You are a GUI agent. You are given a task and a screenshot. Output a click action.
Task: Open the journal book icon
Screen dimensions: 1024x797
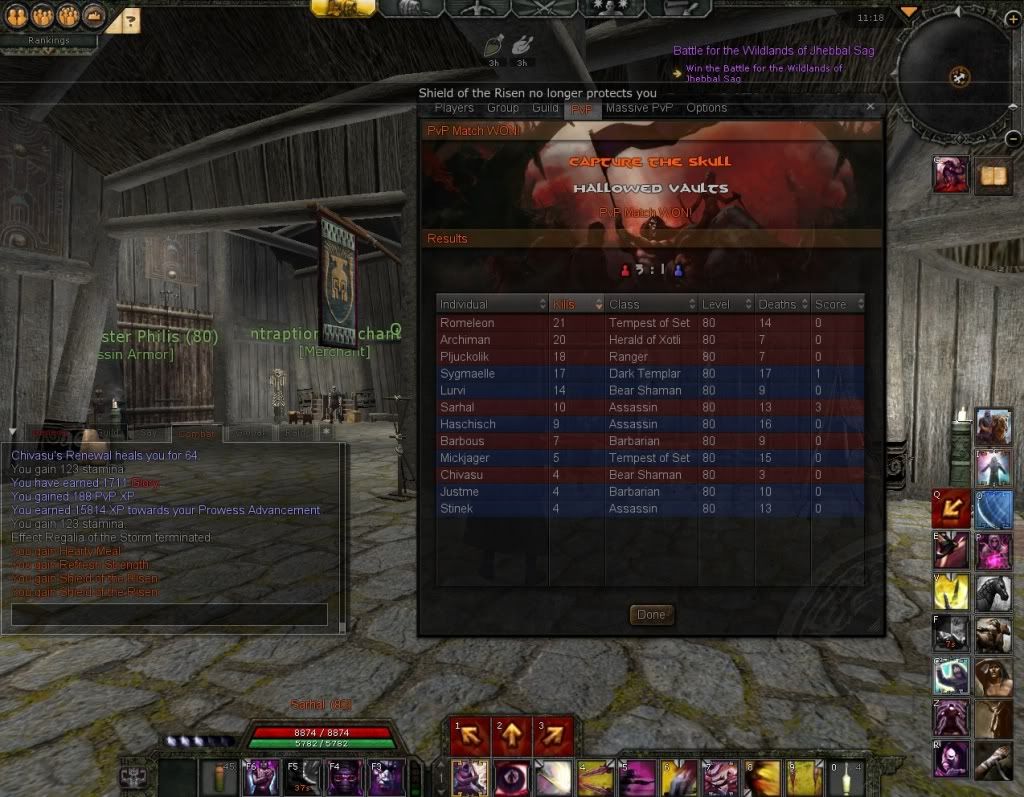tap(993, 175)
